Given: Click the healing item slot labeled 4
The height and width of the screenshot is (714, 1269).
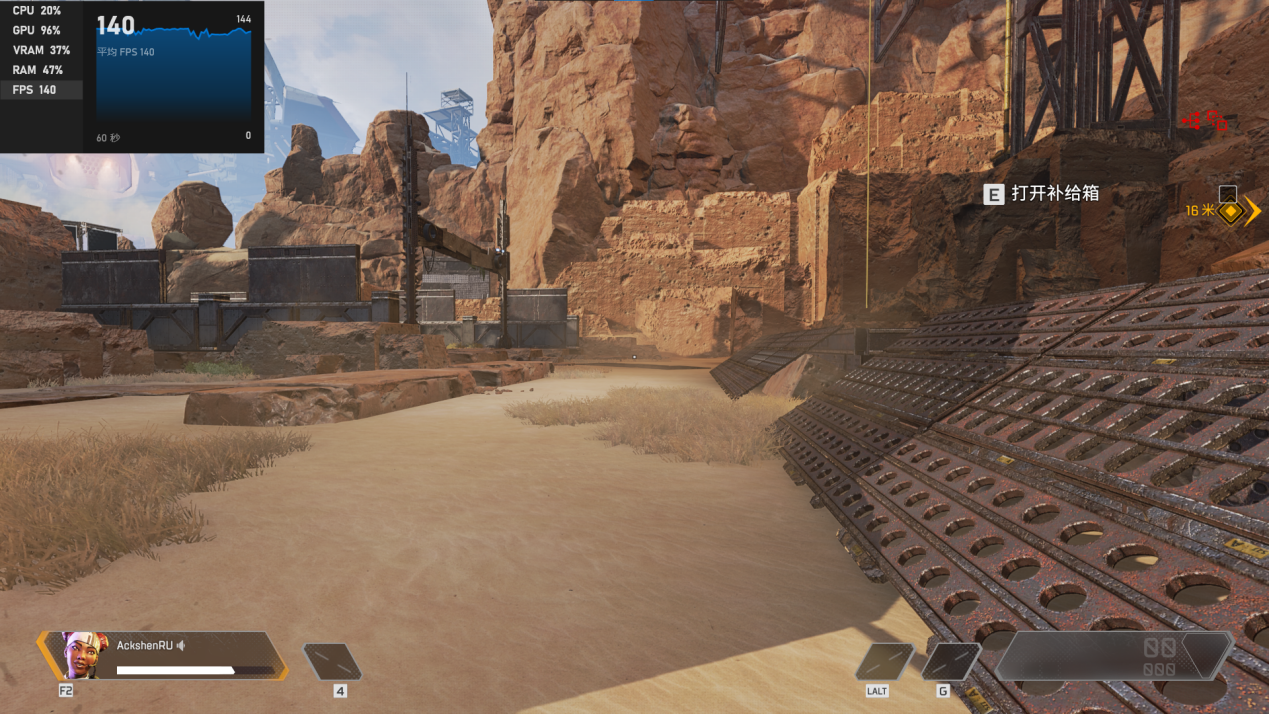Looking at the screenshot, I should (x=332, y=662).
